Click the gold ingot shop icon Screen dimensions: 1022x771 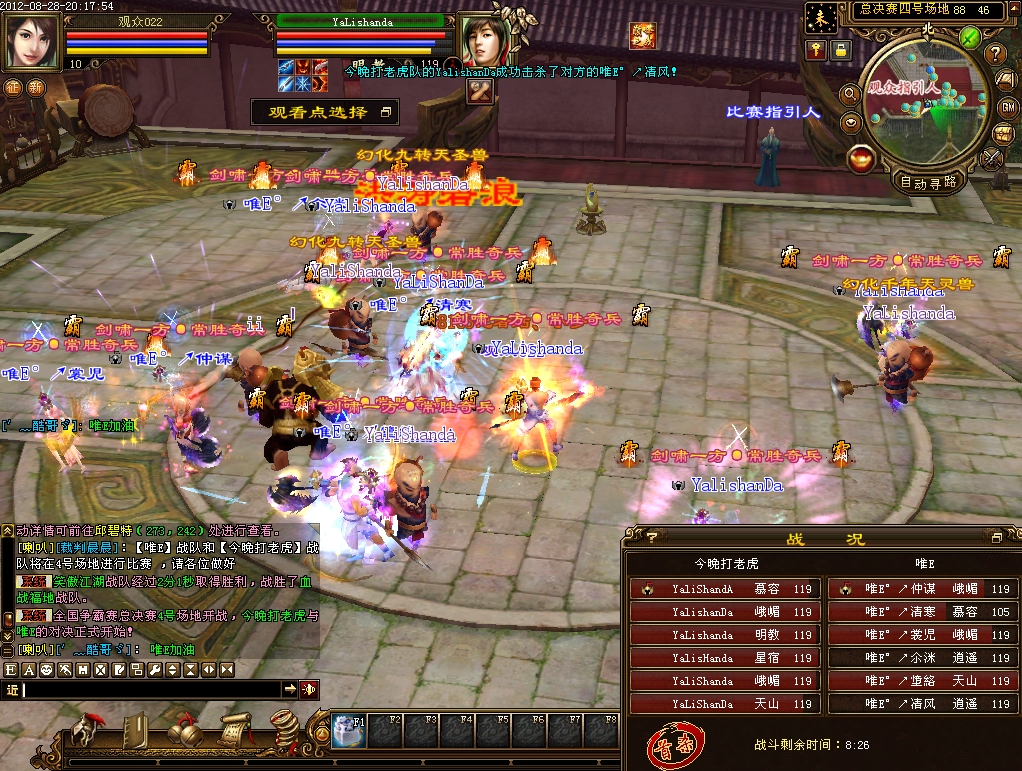pos(859,158)
